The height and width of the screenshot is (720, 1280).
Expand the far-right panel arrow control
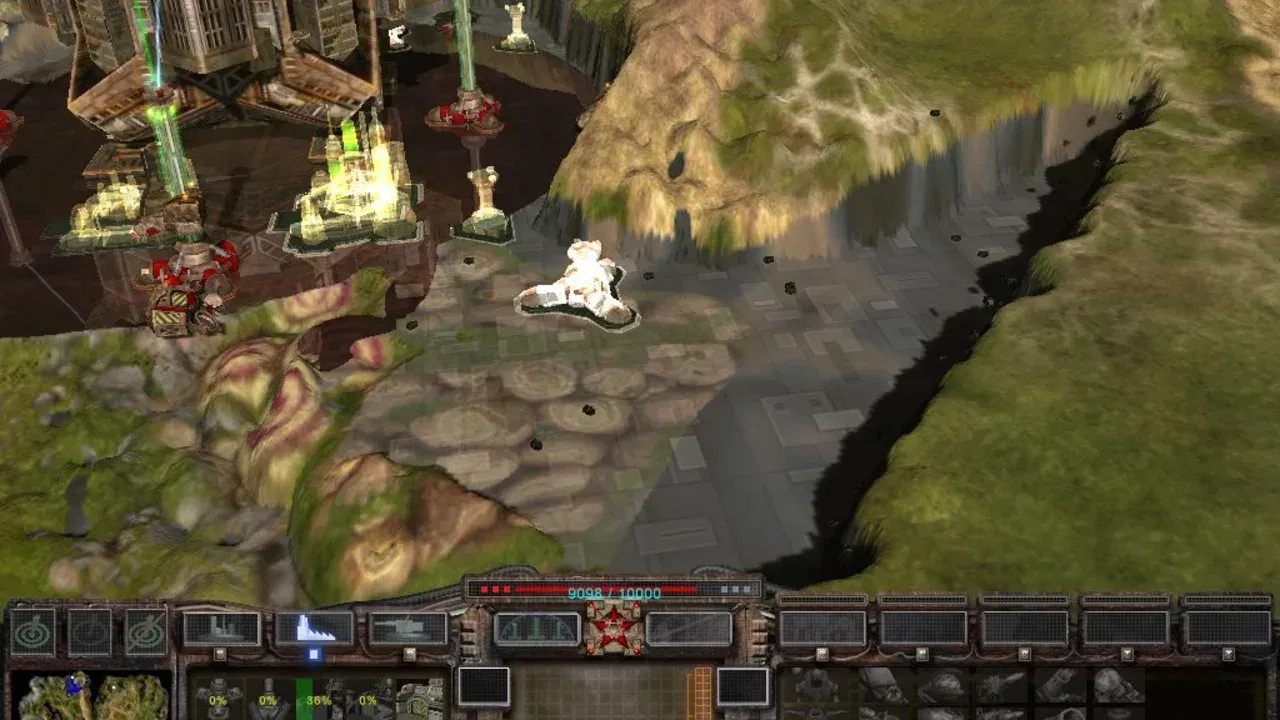point(1229,654)
